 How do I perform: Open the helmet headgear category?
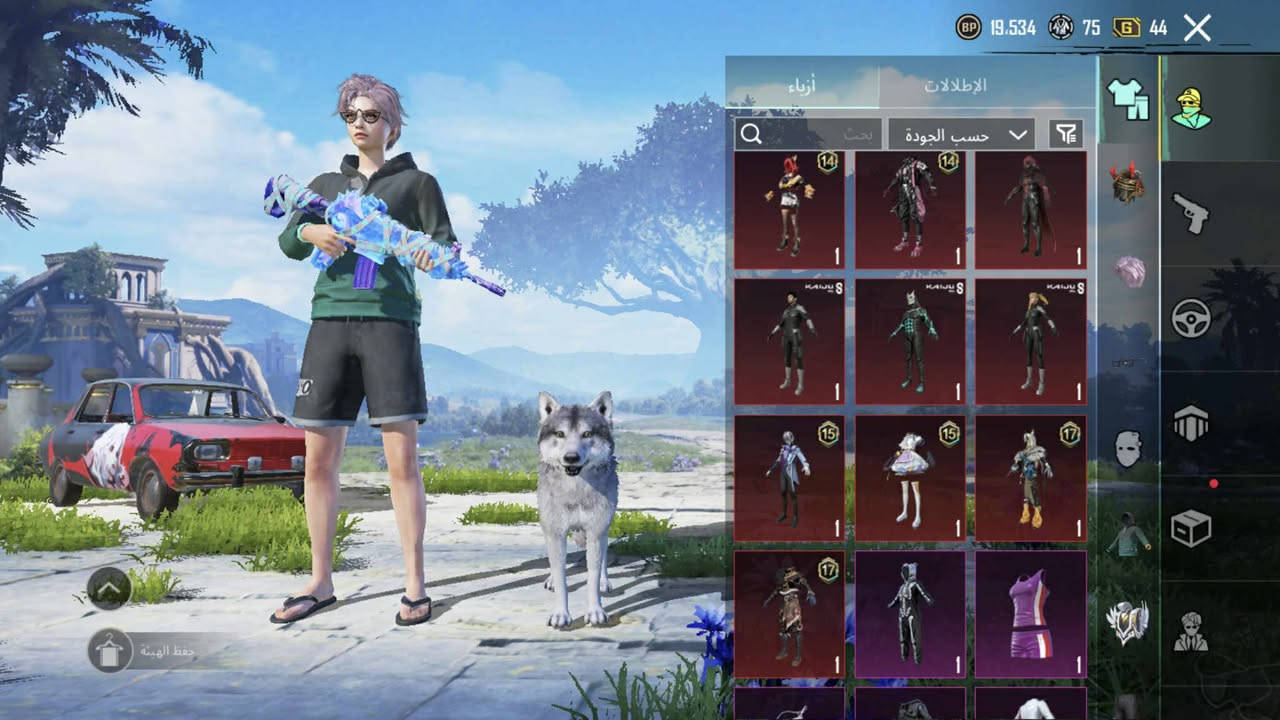click(1128, 184)
